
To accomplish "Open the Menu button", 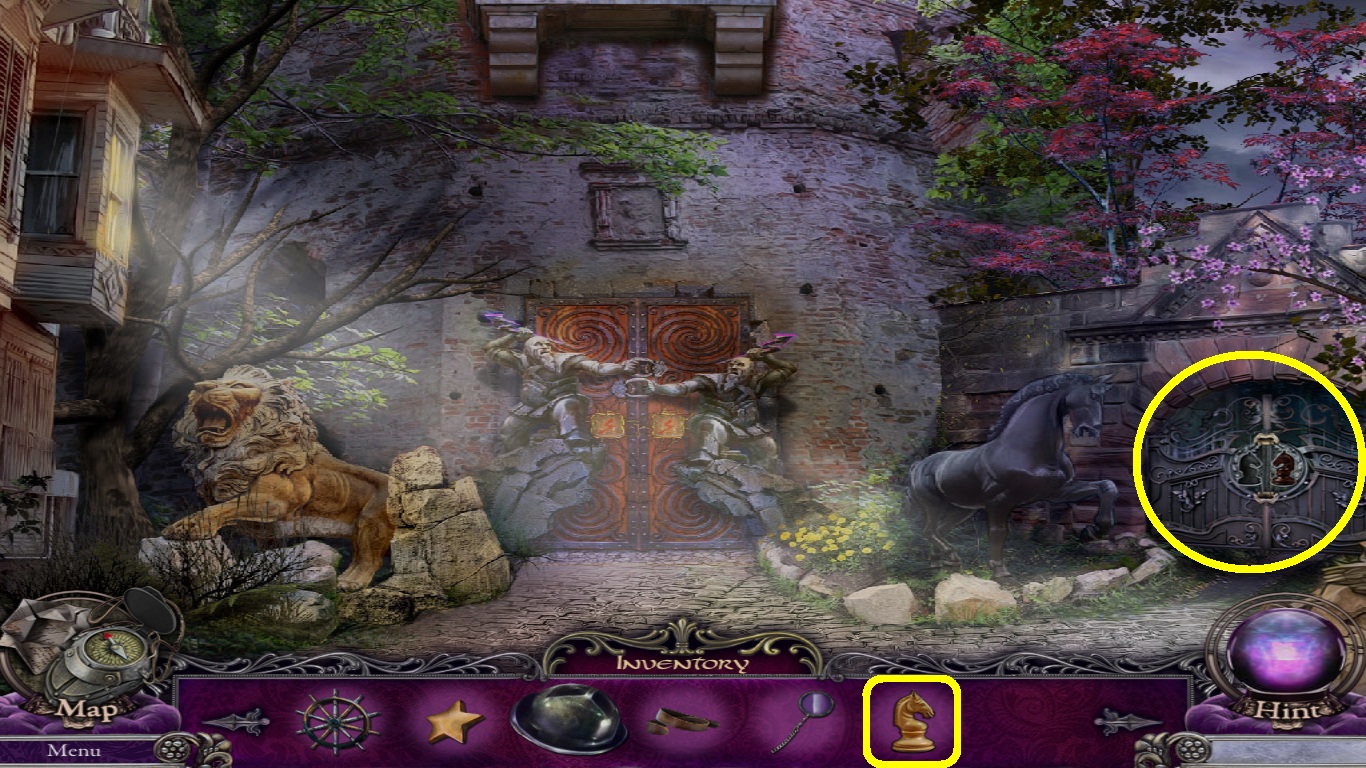I will (73, 749).
